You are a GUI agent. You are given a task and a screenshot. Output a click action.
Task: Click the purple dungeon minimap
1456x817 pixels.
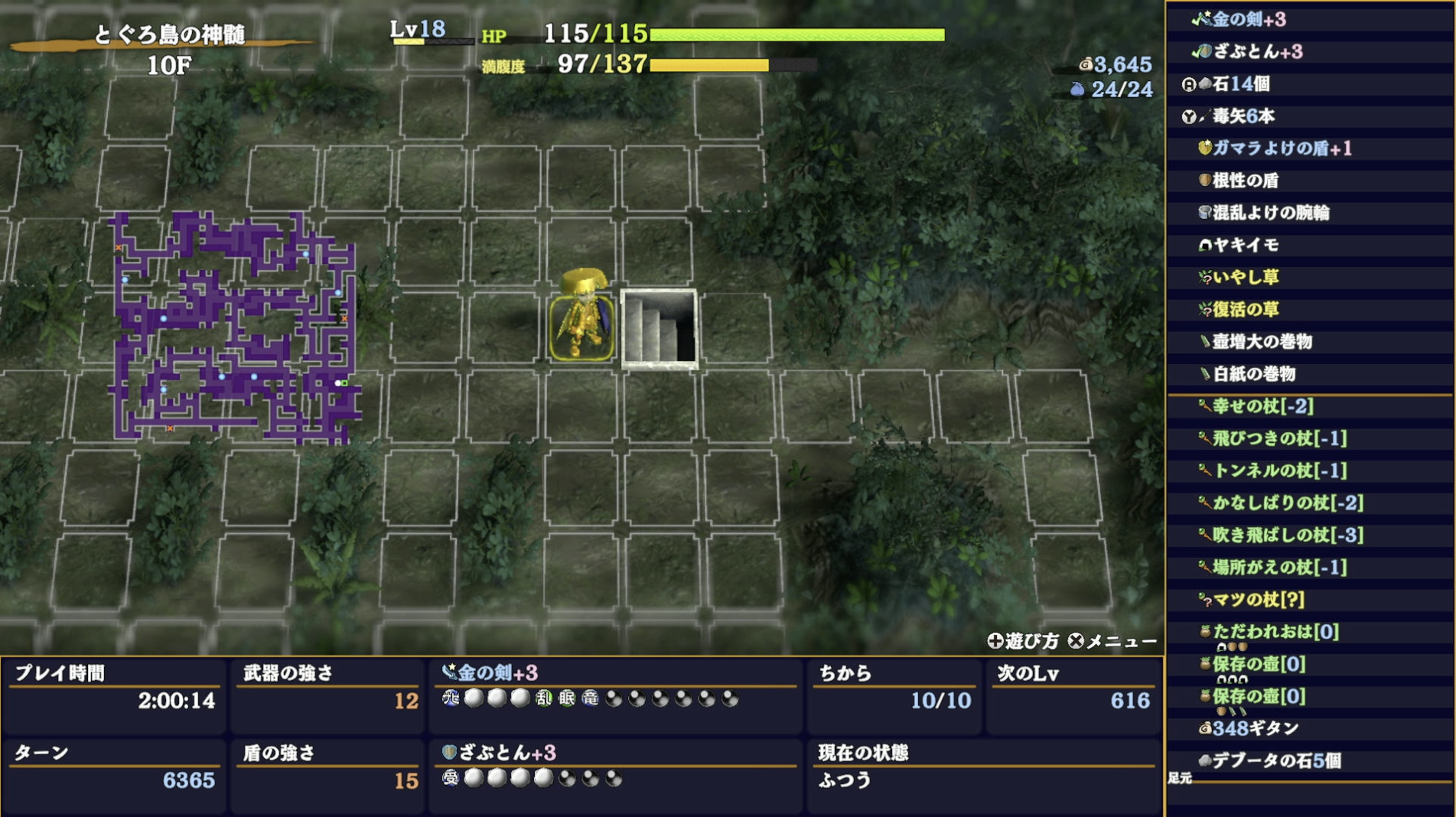pyautogui.click(x=230, y=329)
